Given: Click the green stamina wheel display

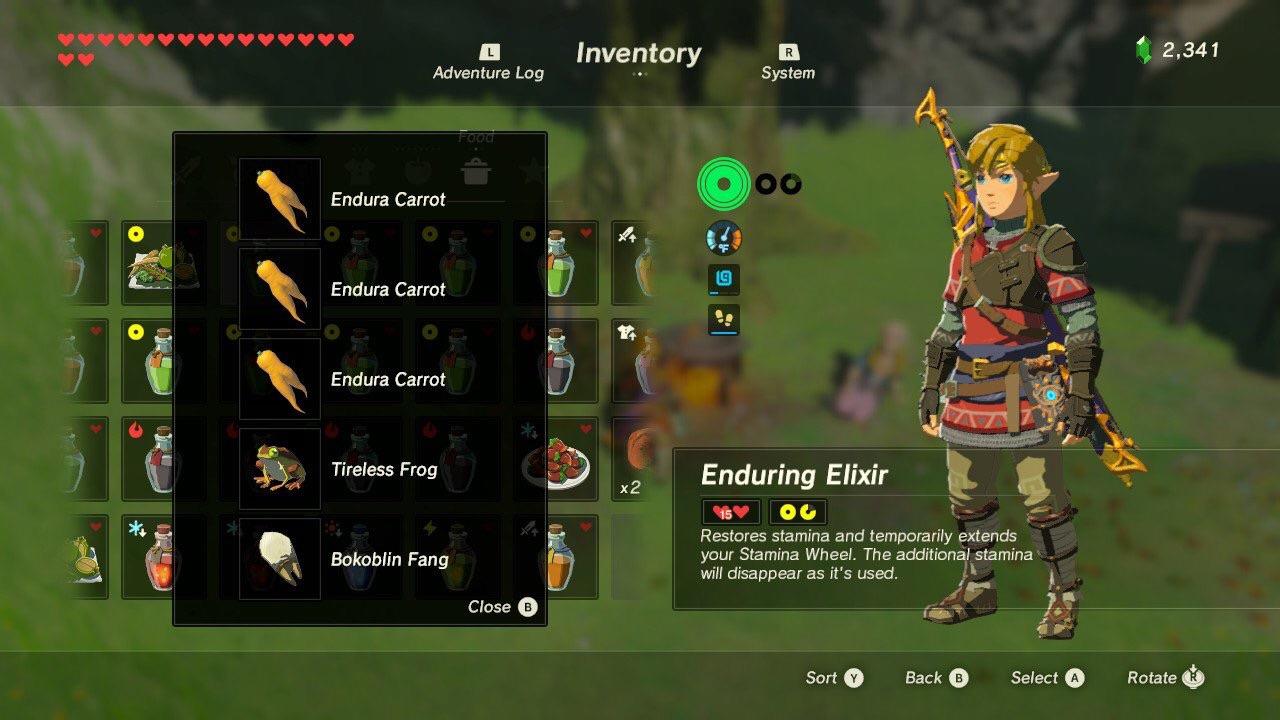Looking at the screenshot, I should (723, 183).
